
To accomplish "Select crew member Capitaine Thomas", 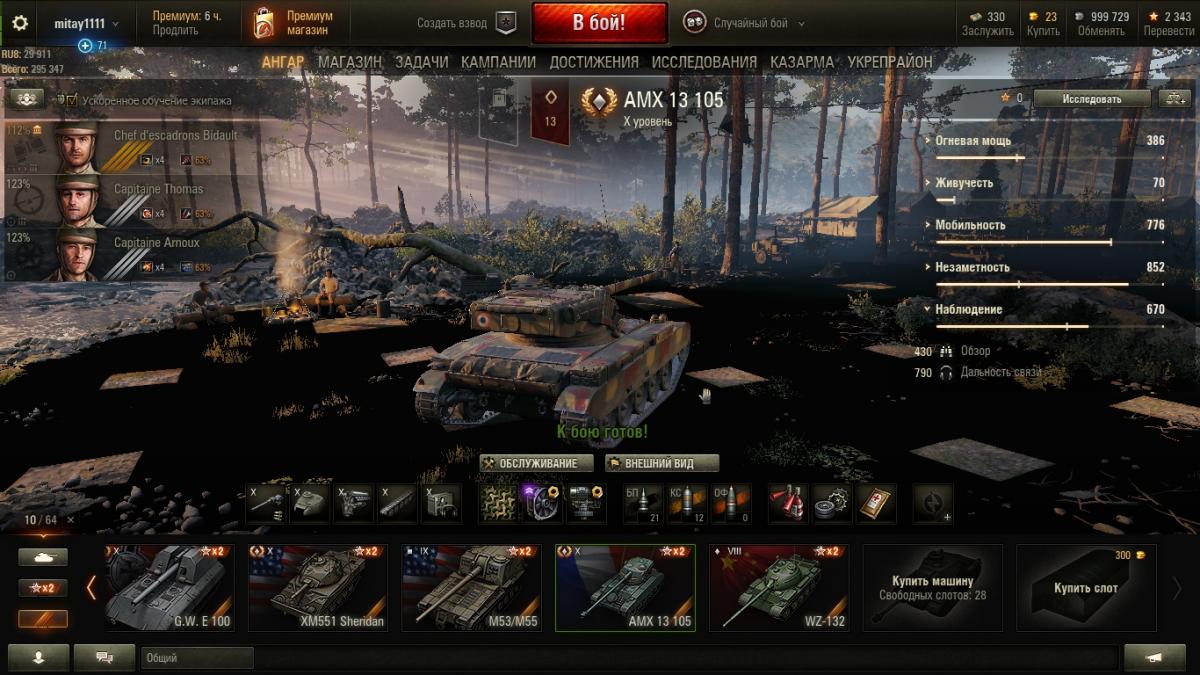I will [x=130, y=200].
